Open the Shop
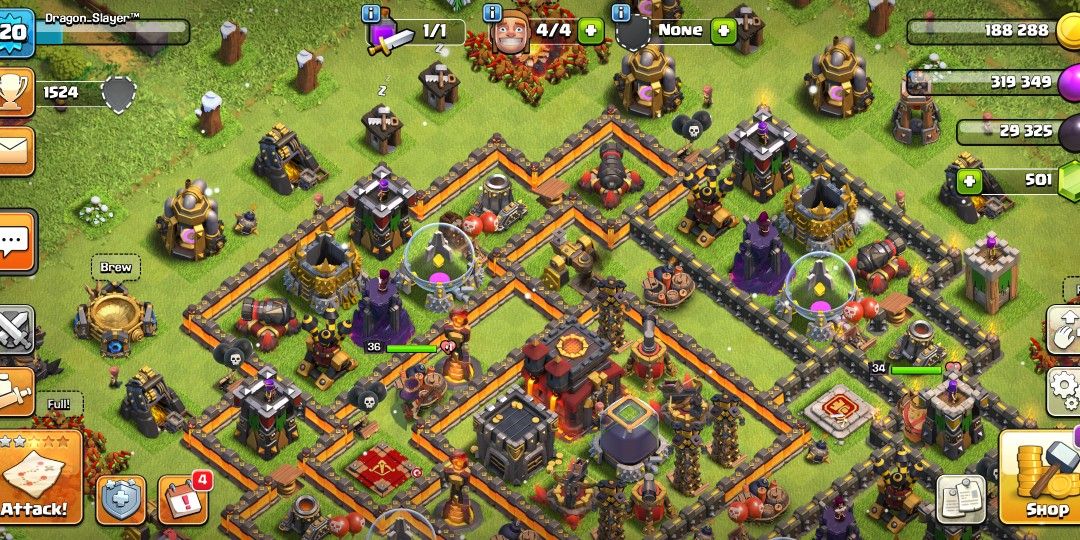Viewport: 1080px width, 540px height. [x=1041, y=479]
